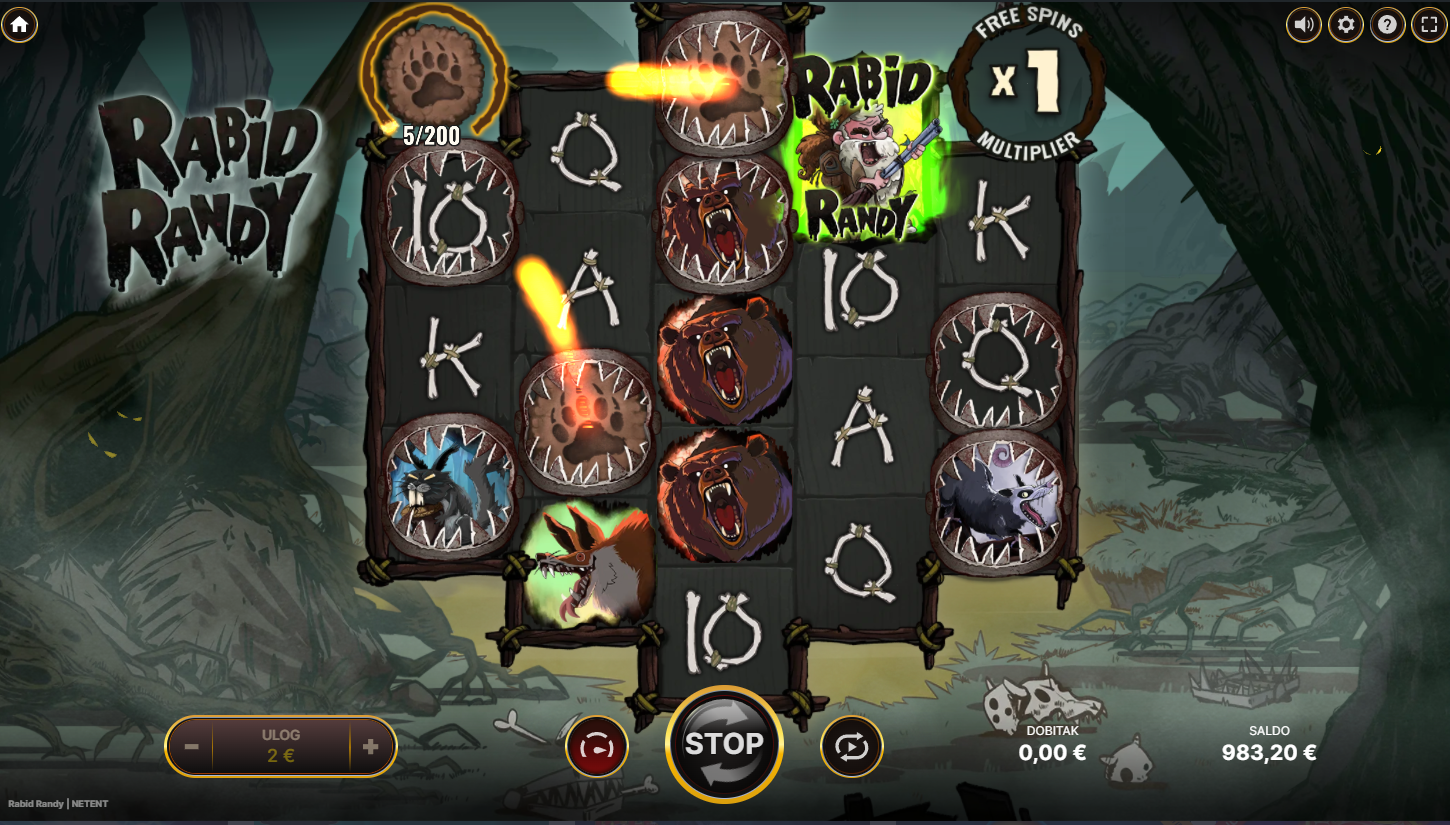Click the home button
The height and width of the screenshot is (825, 1450).
click(19, 24)
